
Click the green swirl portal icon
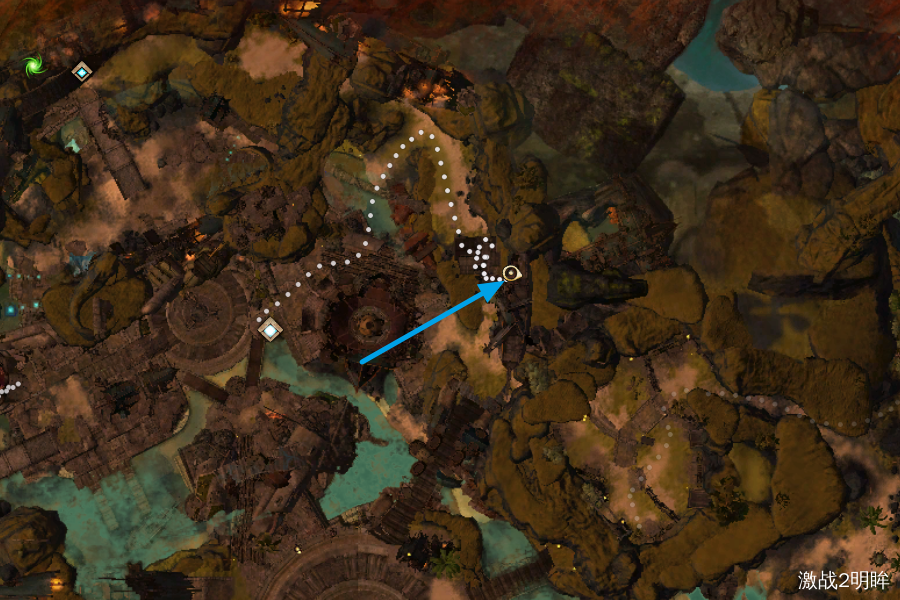click(x=33, y=67)
